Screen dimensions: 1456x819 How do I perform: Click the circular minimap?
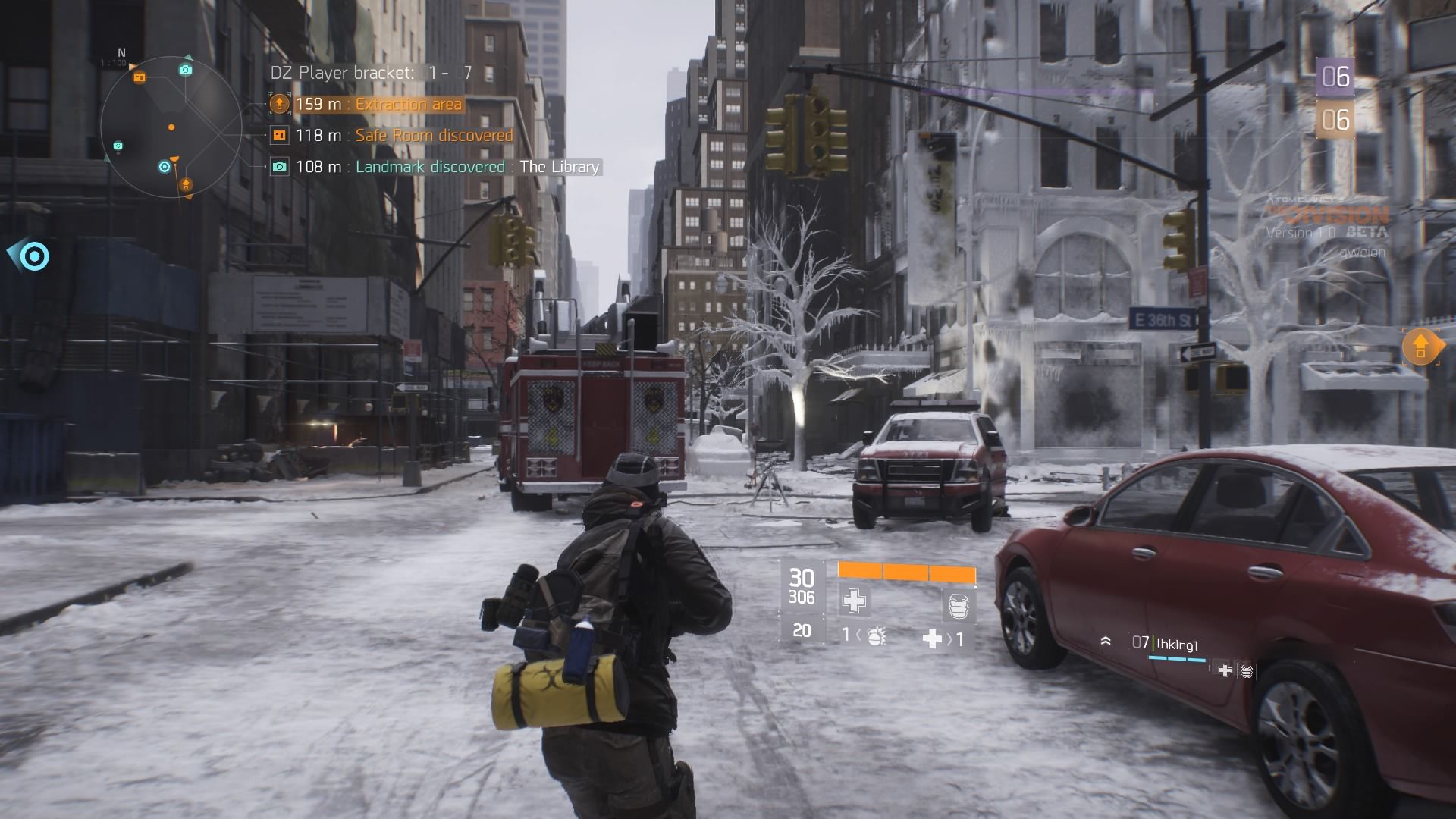click(171, 127)
